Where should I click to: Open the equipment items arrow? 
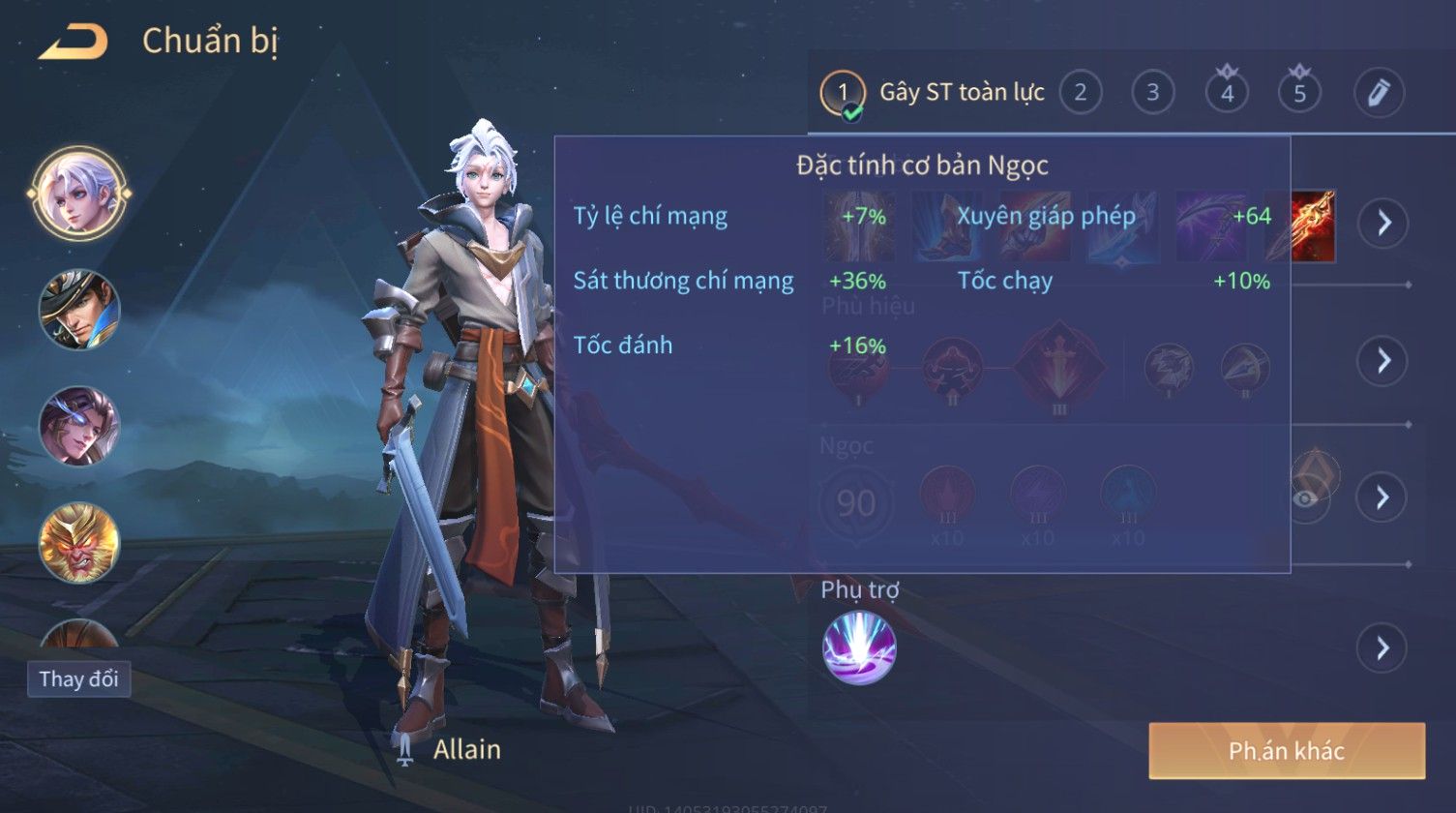click(1382, 223)
